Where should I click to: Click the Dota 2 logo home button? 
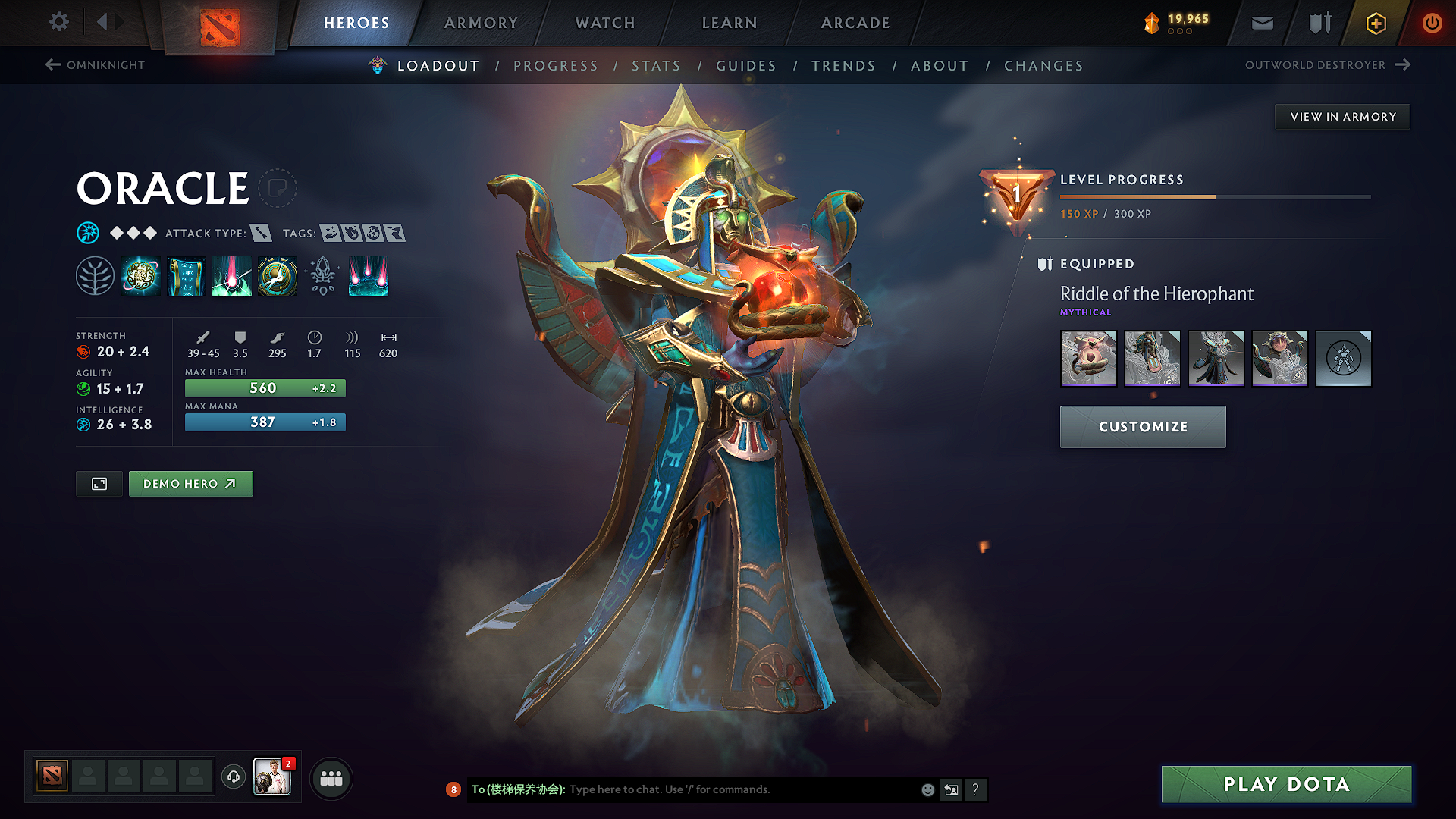click(220, 27)
